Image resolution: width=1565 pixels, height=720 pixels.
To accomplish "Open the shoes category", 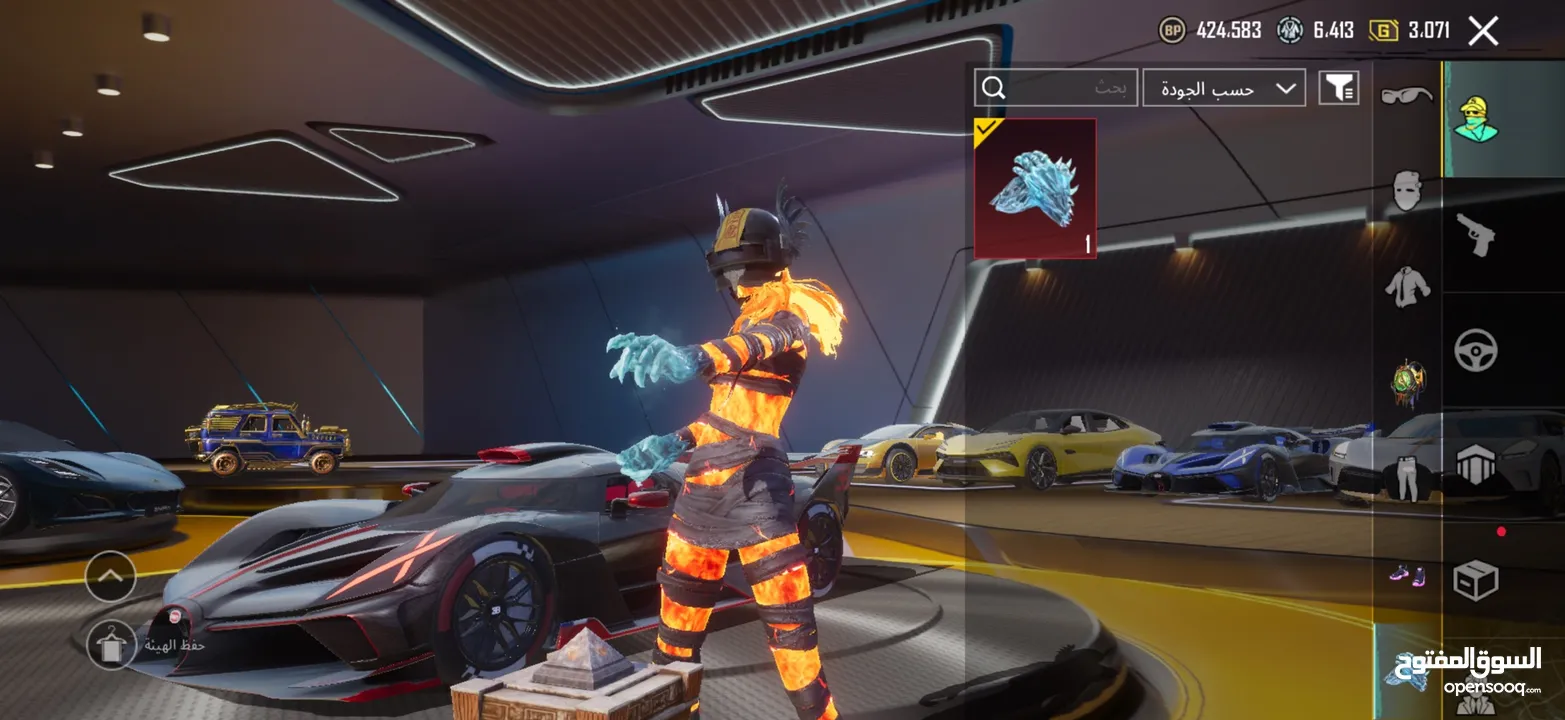I will click(1406, 574).
